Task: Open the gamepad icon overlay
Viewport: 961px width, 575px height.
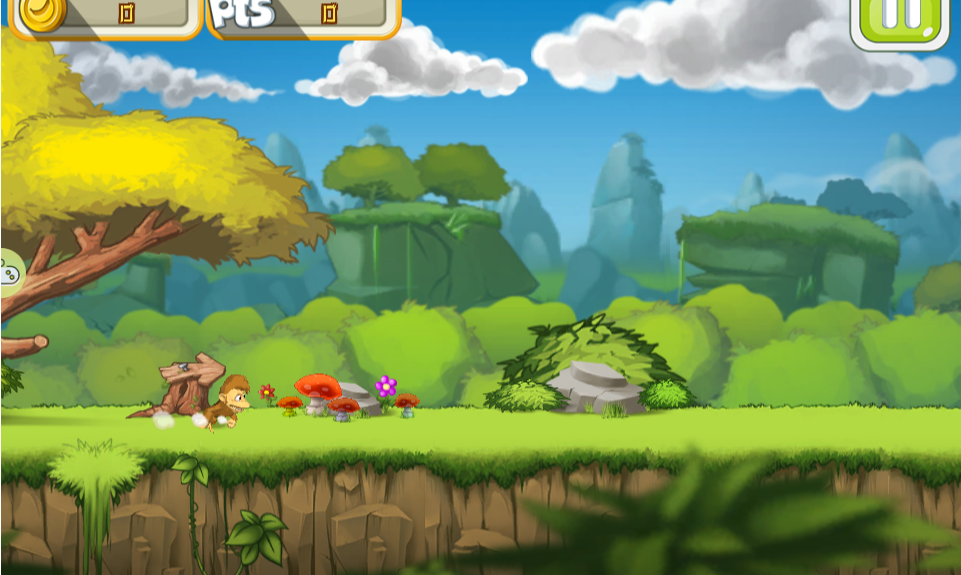Action: (9, 271)
